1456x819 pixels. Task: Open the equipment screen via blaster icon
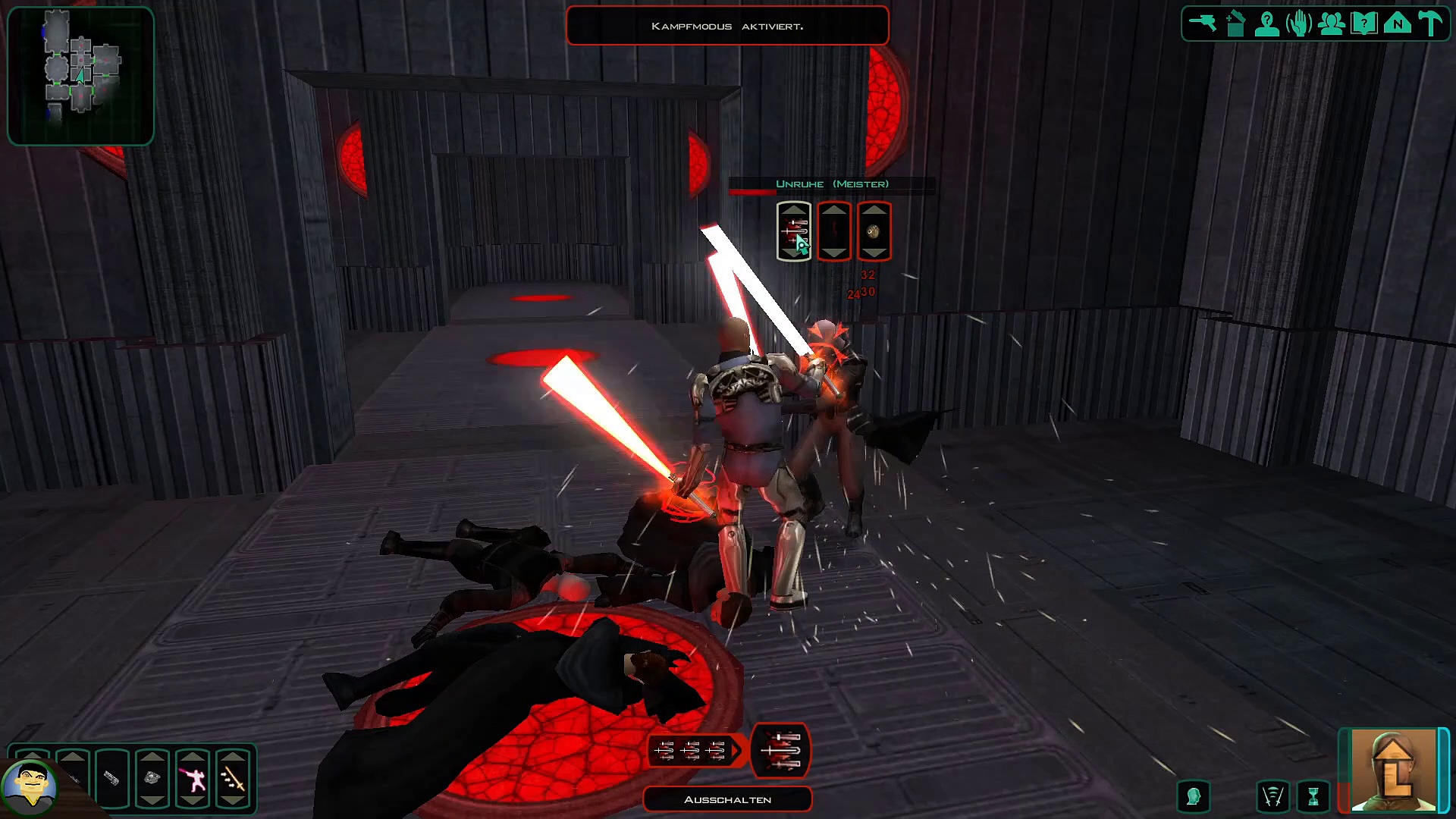pyautogui.click(x=1202, y=24)
